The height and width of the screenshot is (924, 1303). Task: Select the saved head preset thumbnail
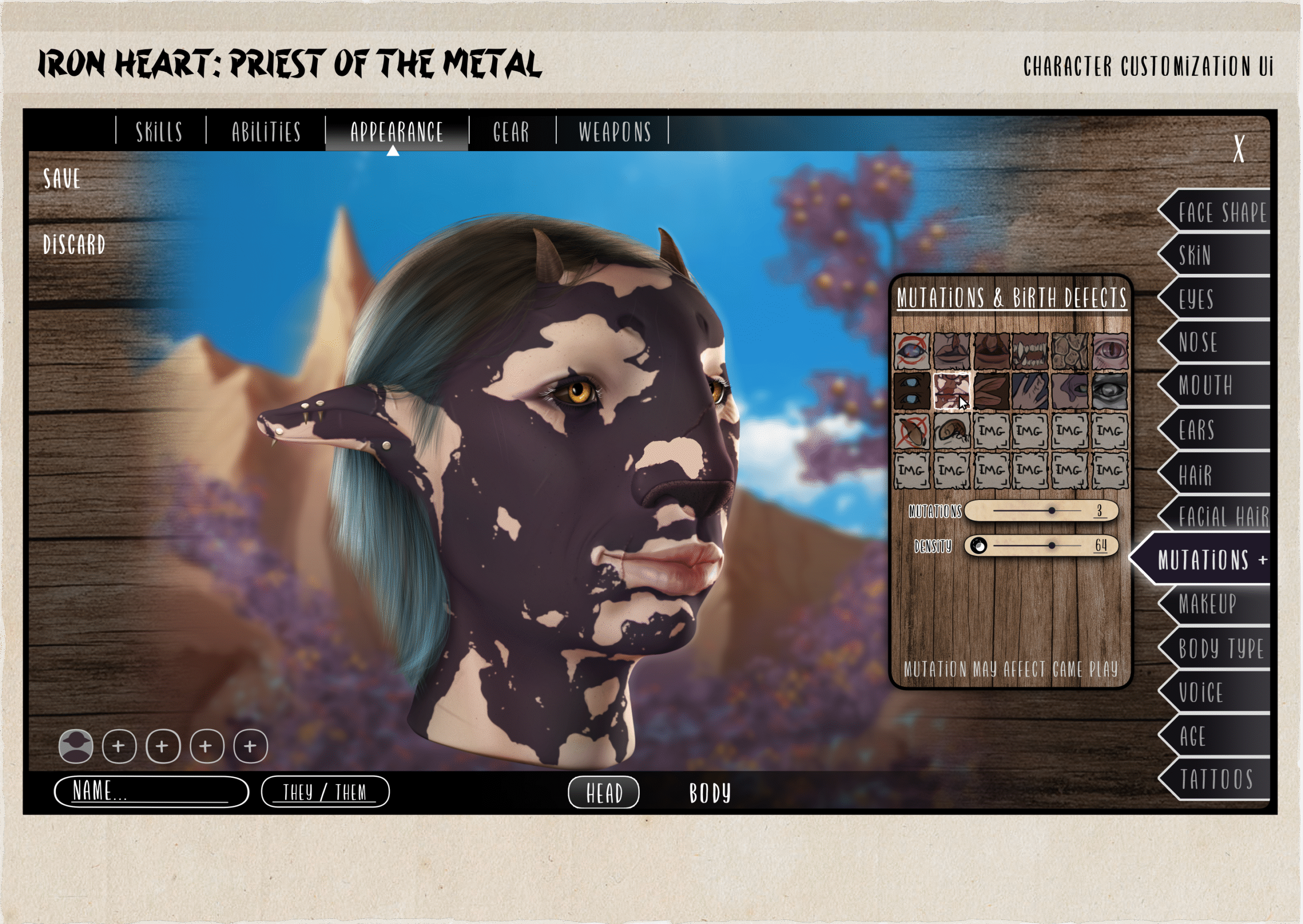point(76,746)
